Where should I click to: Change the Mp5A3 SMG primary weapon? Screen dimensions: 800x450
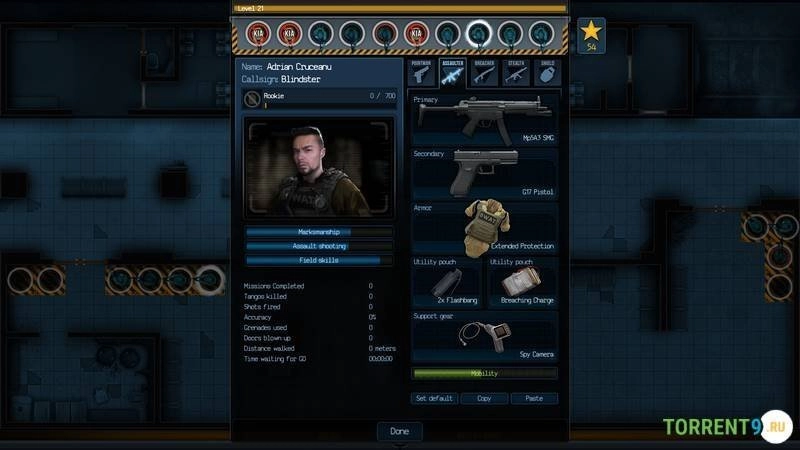point(485,121)
